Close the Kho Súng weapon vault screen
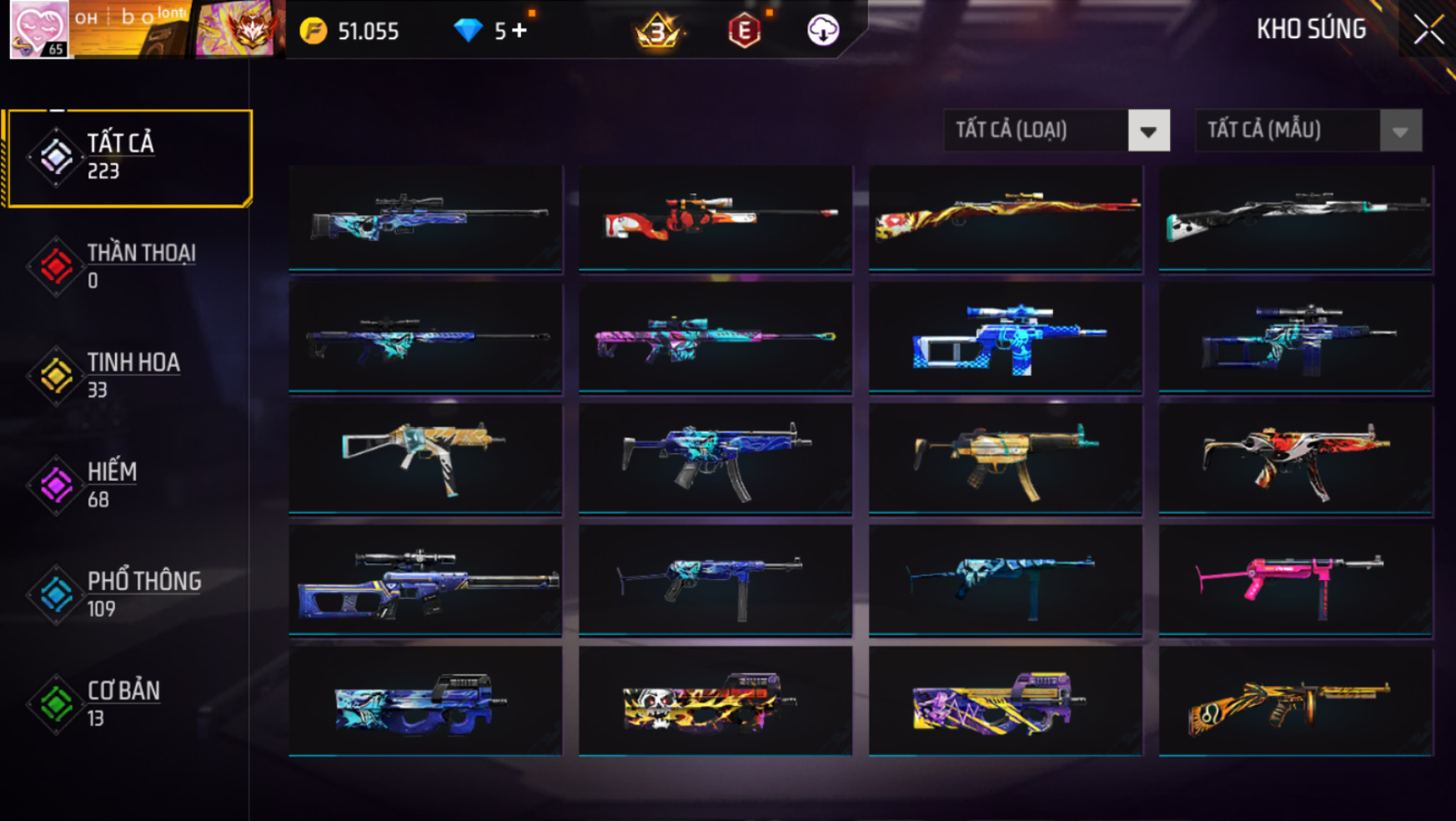Viewport: 1456px width, 821px height. pyautogui.click(x=1428, y=31)
